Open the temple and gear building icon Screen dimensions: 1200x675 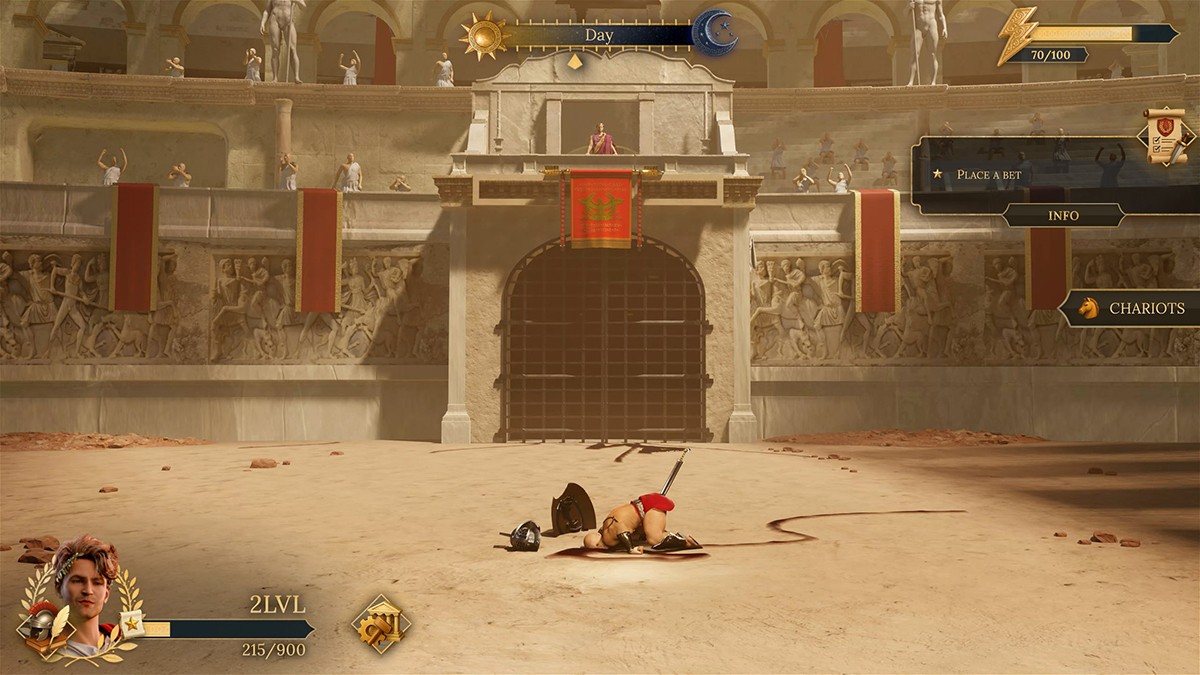(x=380, y=624)
